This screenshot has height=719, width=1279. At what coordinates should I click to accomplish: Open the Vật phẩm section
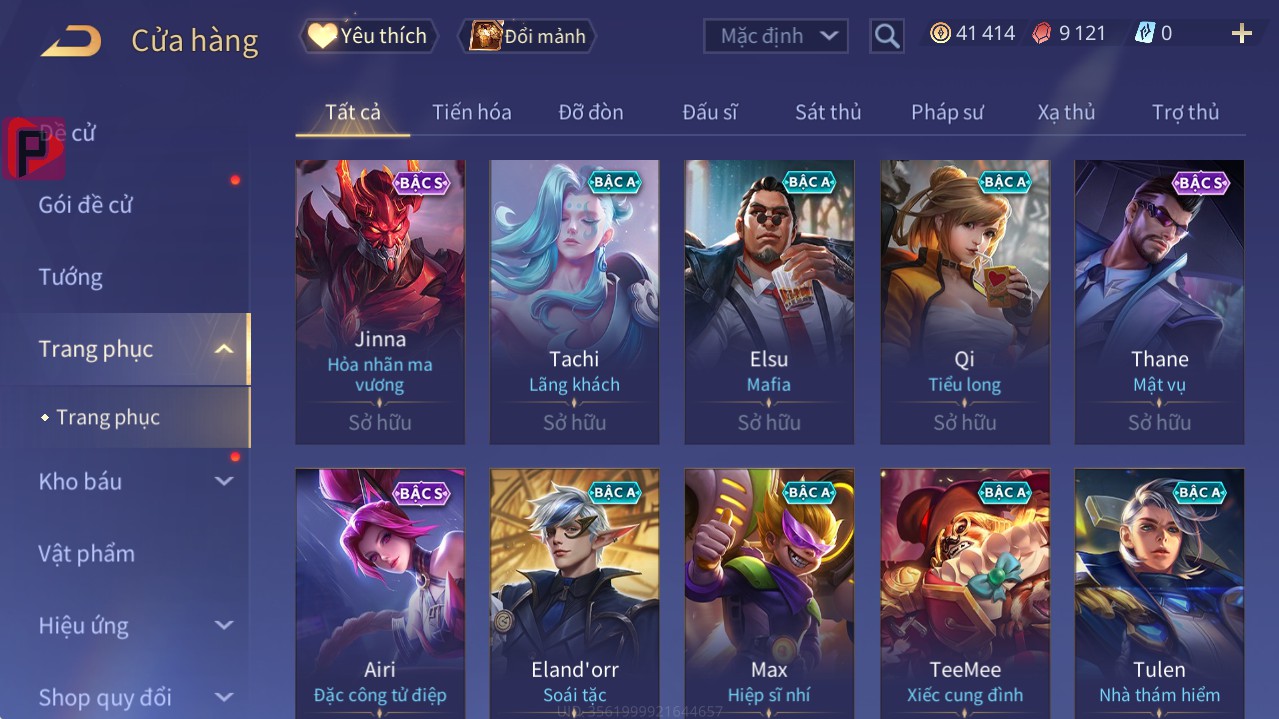pos(87,553)
